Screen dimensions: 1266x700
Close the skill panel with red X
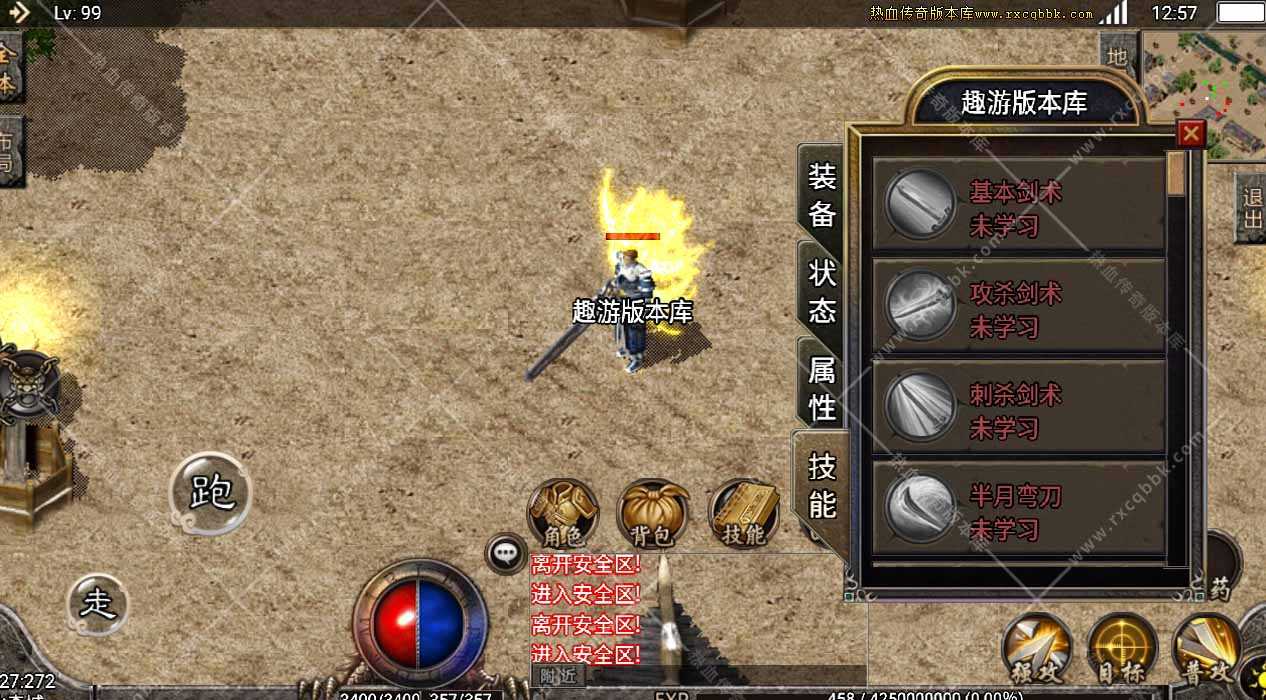pyautogui.click(x=1190, y=134)
